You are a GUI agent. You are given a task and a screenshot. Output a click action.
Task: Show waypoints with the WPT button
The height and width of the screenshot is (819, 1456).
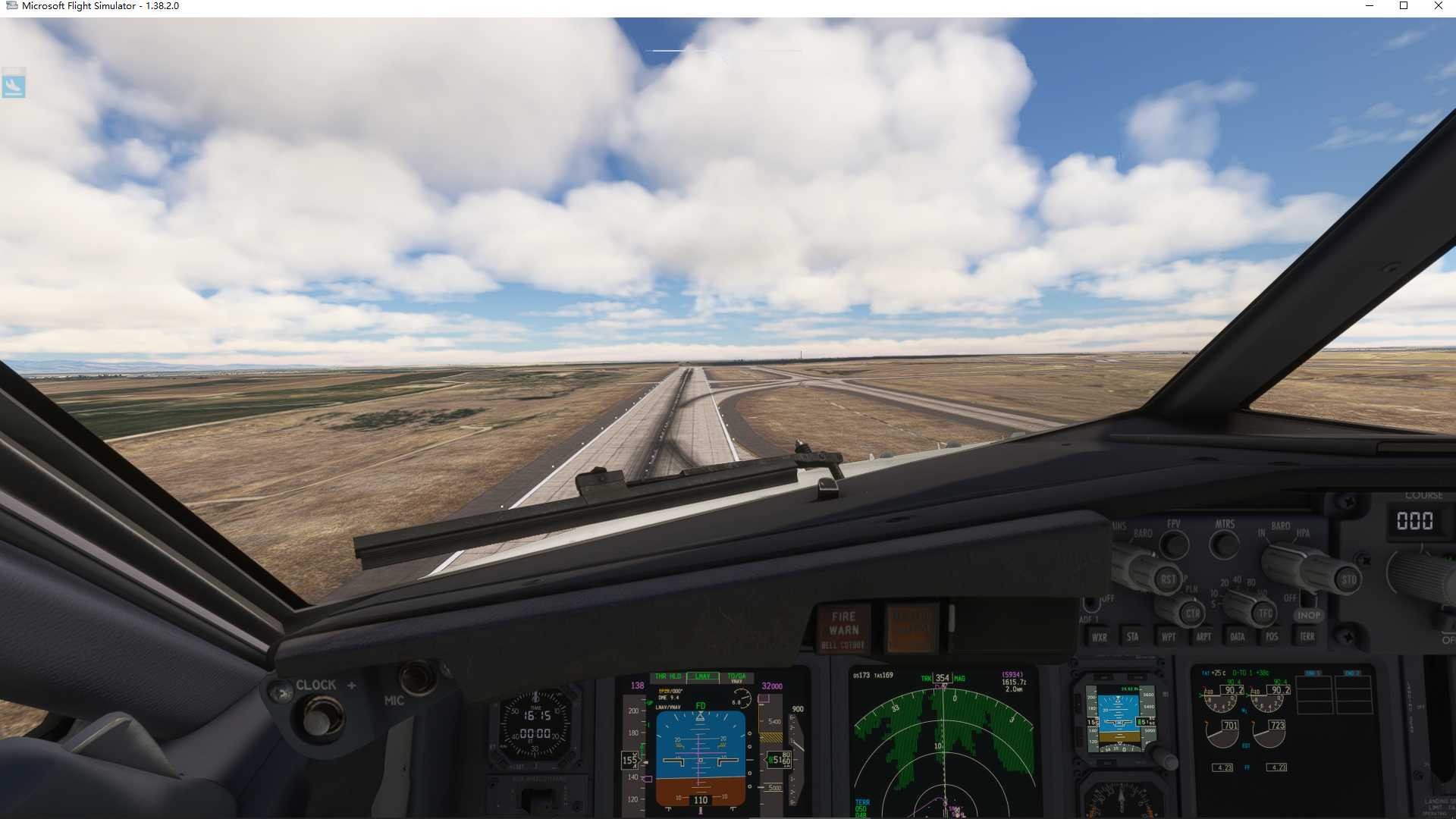[x=1168, y=637]
